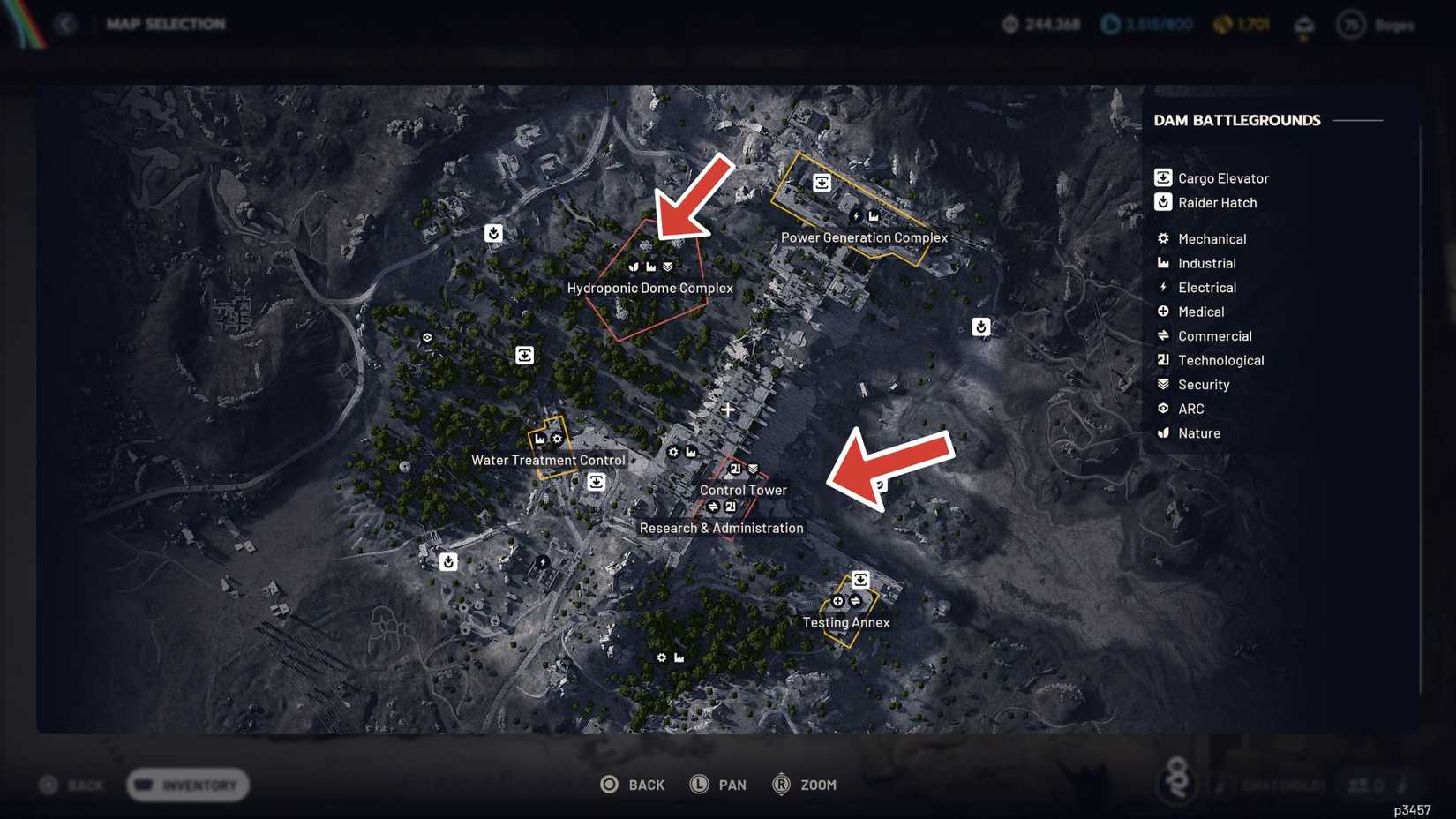1456x819 pixels.
Task: Click the back chevron beside Map Selection
Action: [66, 24]
